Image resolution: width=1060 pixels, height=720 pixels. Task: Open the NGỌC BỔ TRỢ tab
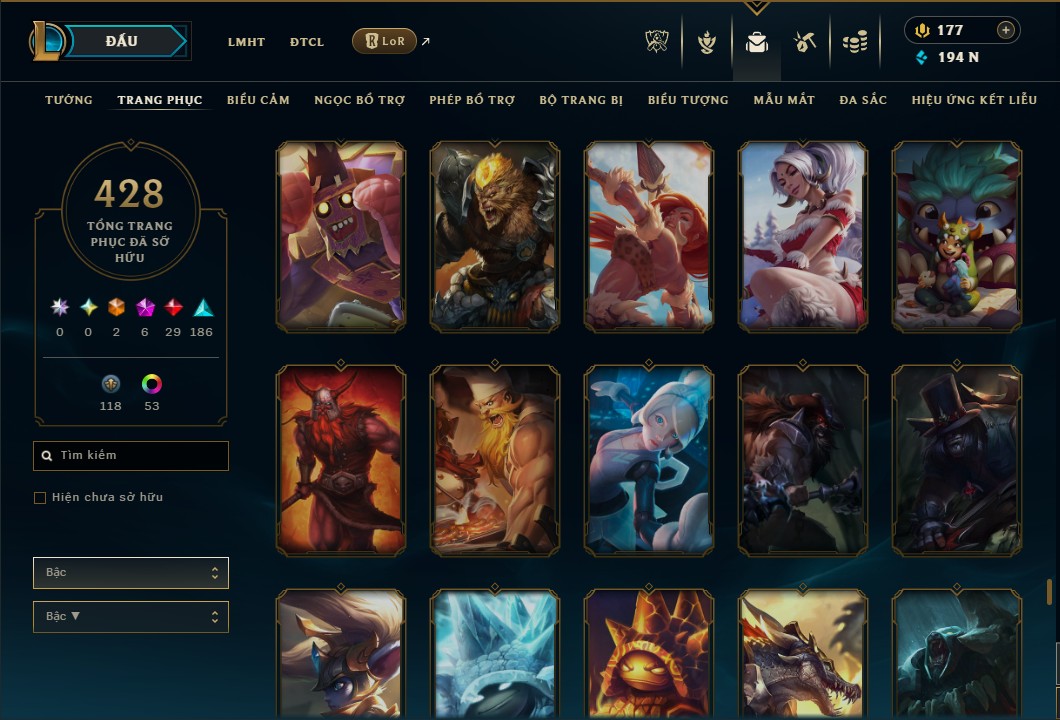coord(359,100)
